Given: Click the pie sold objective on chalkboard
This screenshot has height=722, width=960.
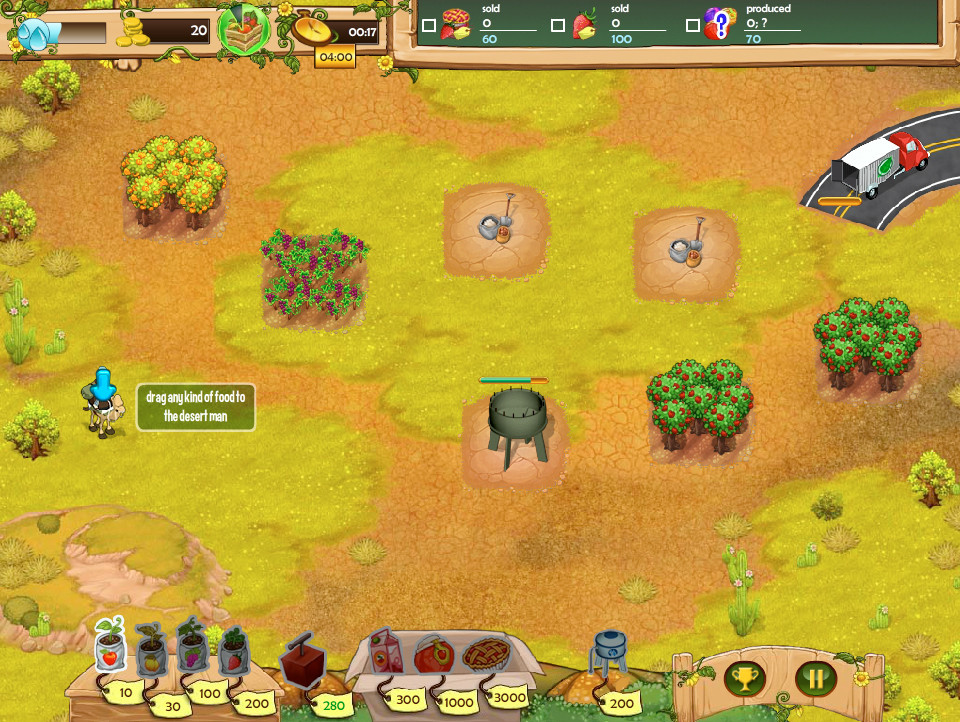Looking at the screenshot, I should pyautogui.click(x=456, y=24).
